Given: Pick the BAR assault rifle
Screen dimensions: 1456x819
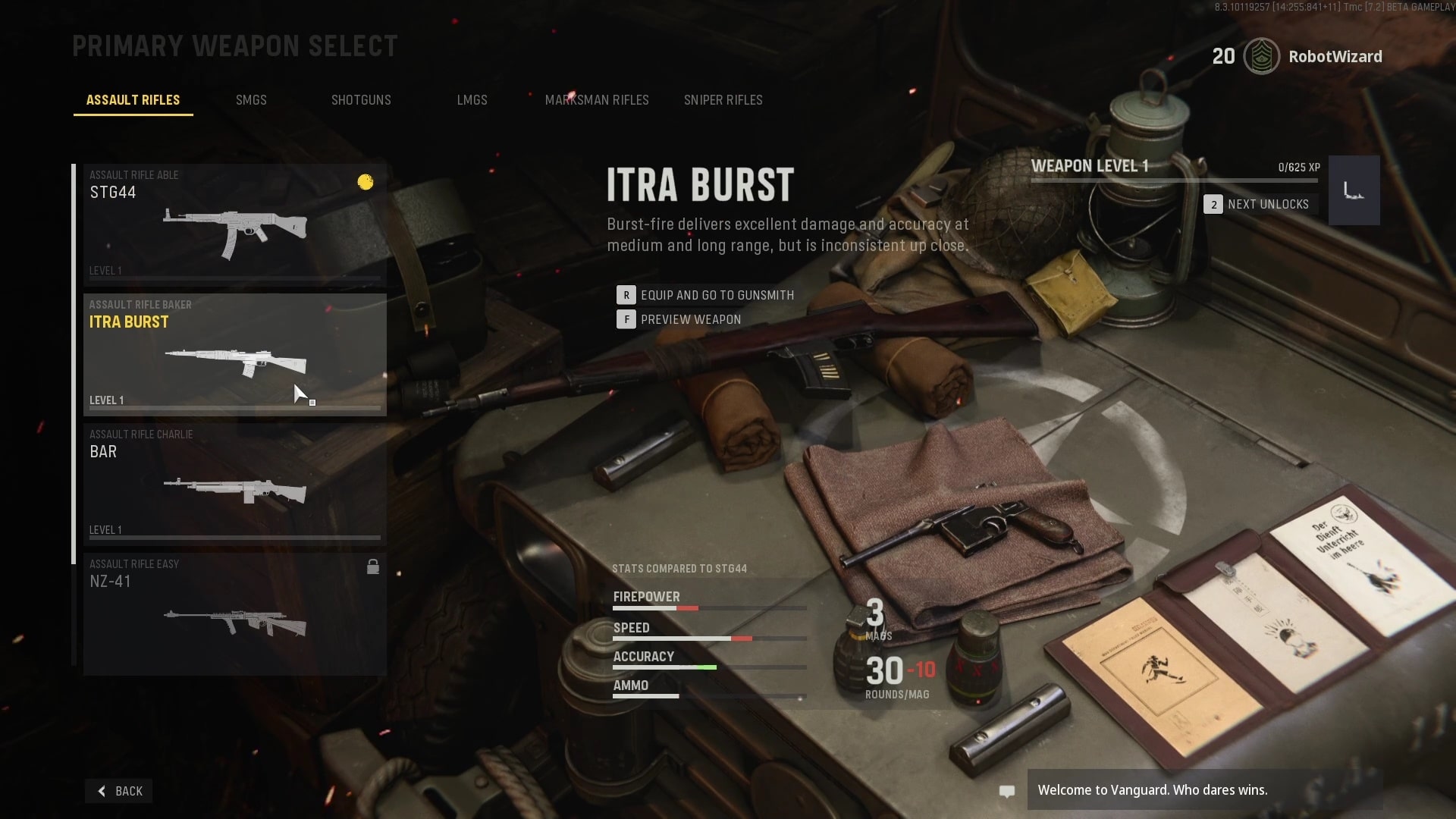Looking at the screenshot, I should click(x=234, y=484).
